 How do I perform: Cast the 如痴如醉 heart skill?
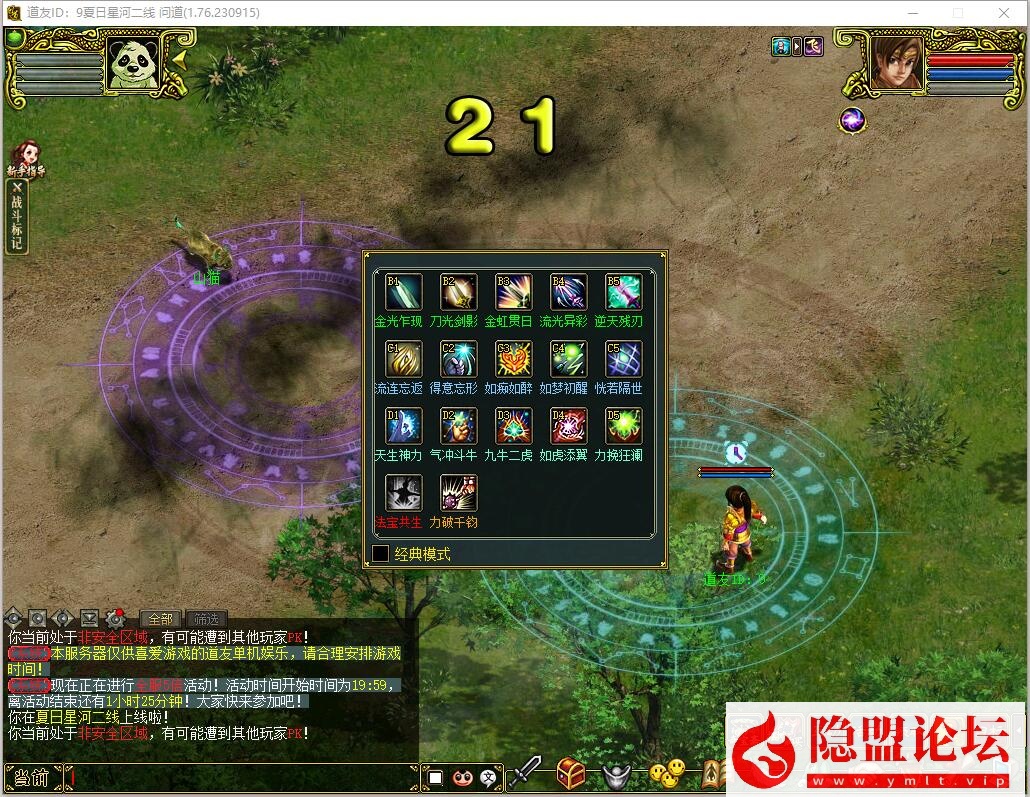514,359
